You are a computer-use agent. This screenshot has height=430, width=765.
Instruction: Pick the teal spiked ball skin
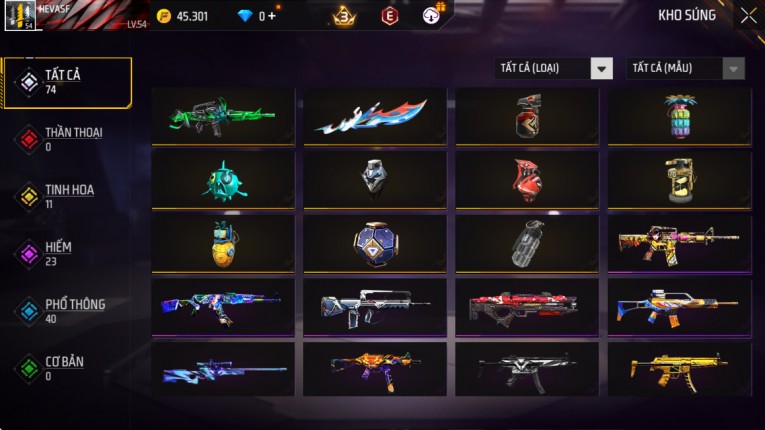pos(223,180)
